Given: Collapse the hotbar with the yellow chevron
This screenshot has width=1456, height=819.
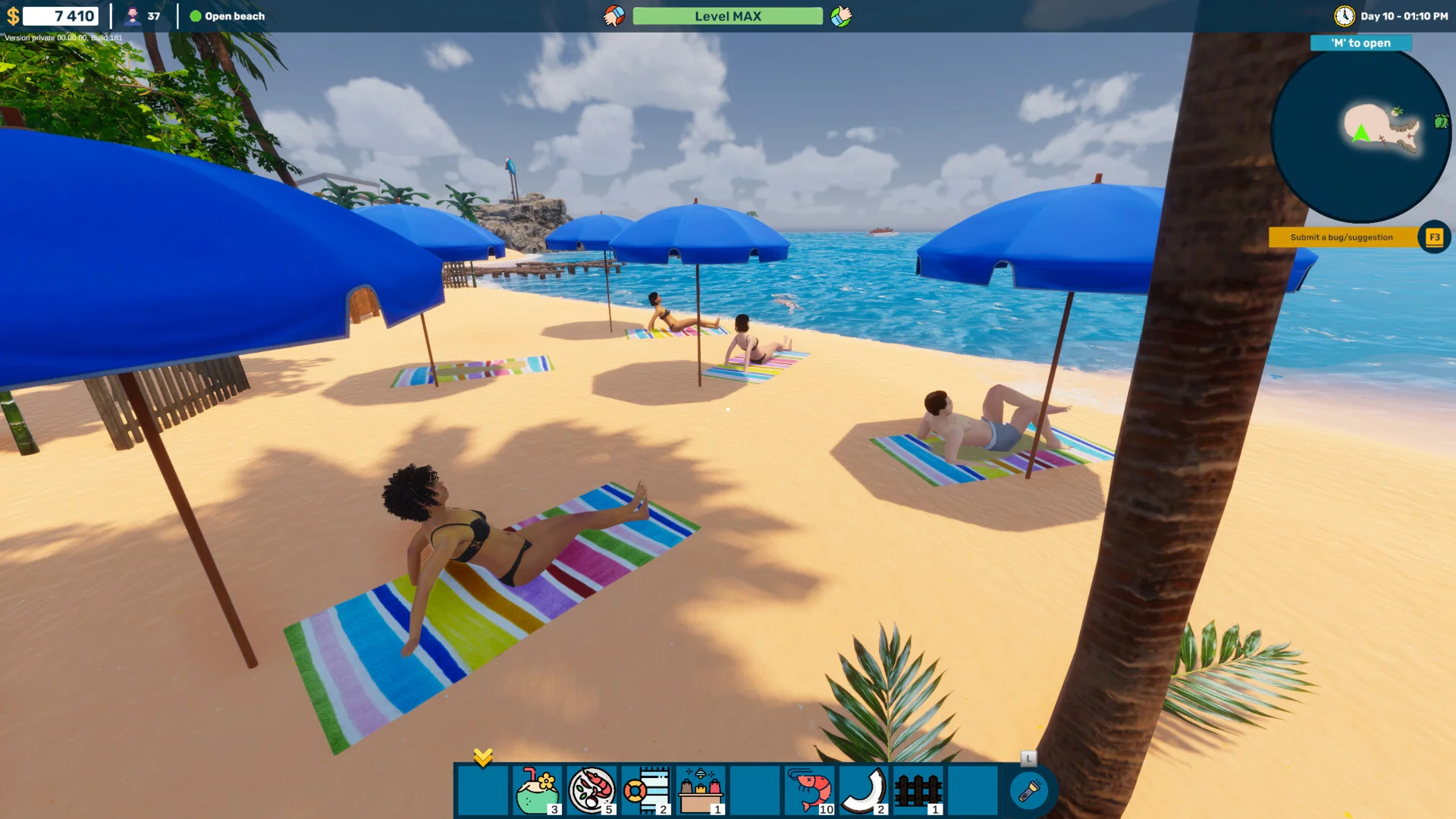Looking at the screenshot, I should [483, 757].
